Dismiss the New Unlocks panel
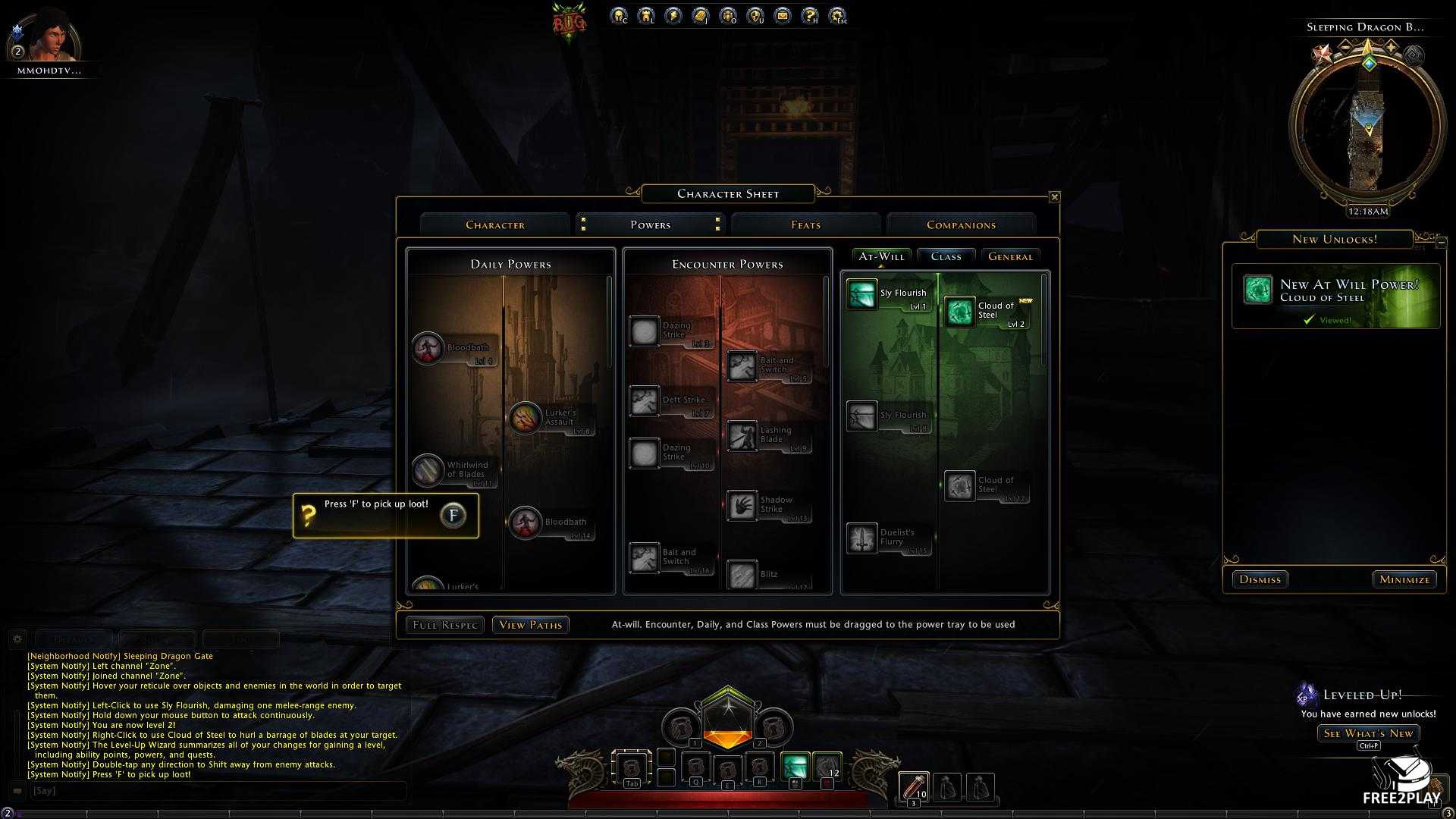The height and width of the screenshot is (819, 1456). pyautogui.click(x=1260, y=579)
